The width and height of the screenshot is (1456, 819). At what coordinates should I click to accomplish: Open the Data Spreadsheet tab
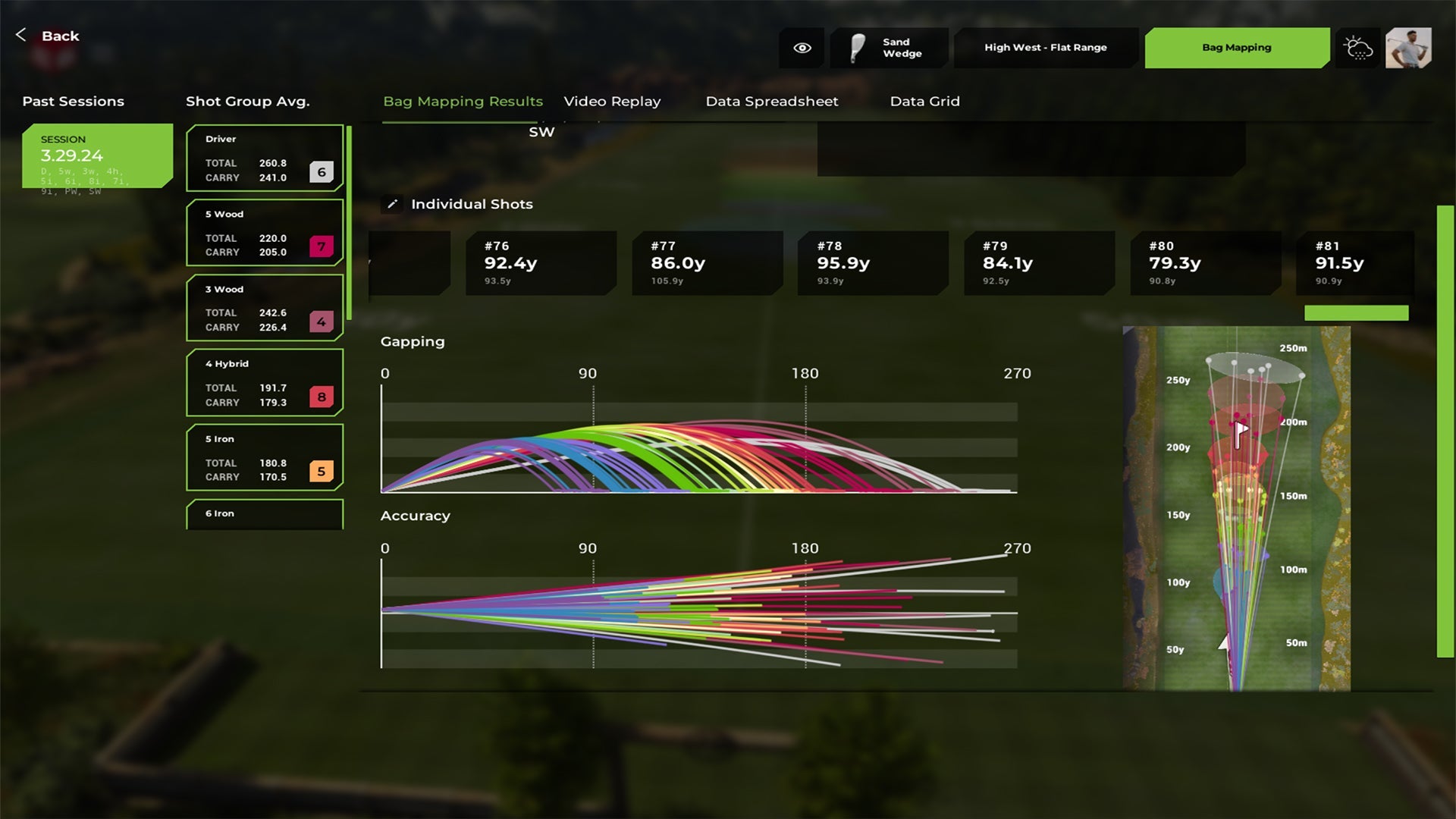pyautogui.click(x=771, y=101)
